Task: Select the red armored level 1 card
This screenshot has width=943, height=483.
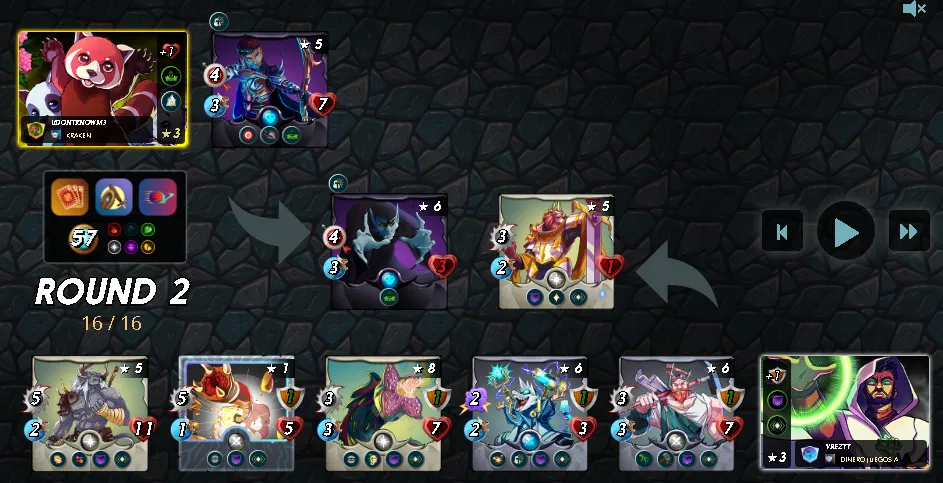Action: 236,412
